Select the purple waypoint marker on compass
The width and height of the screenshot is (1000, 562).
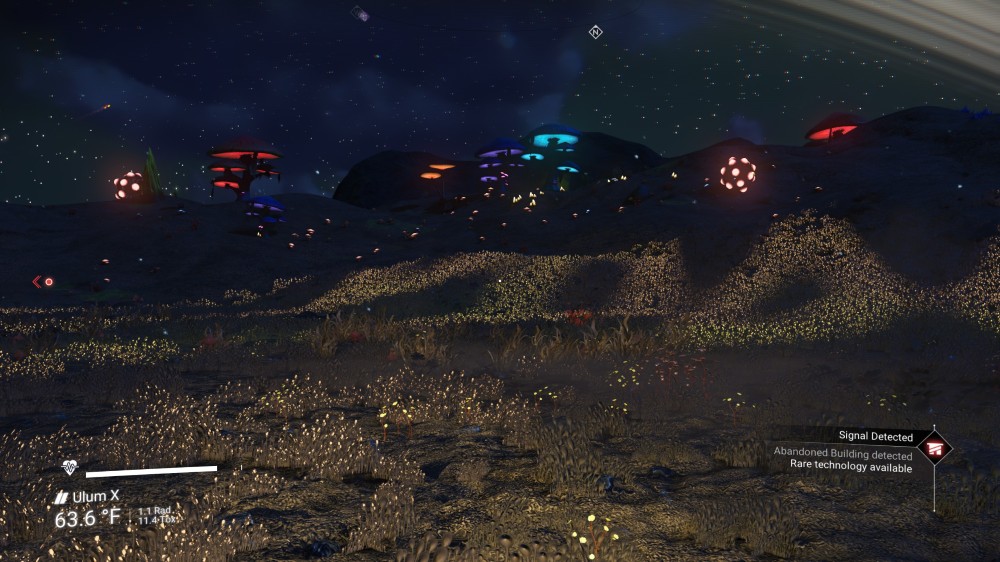tap(360, 14)
